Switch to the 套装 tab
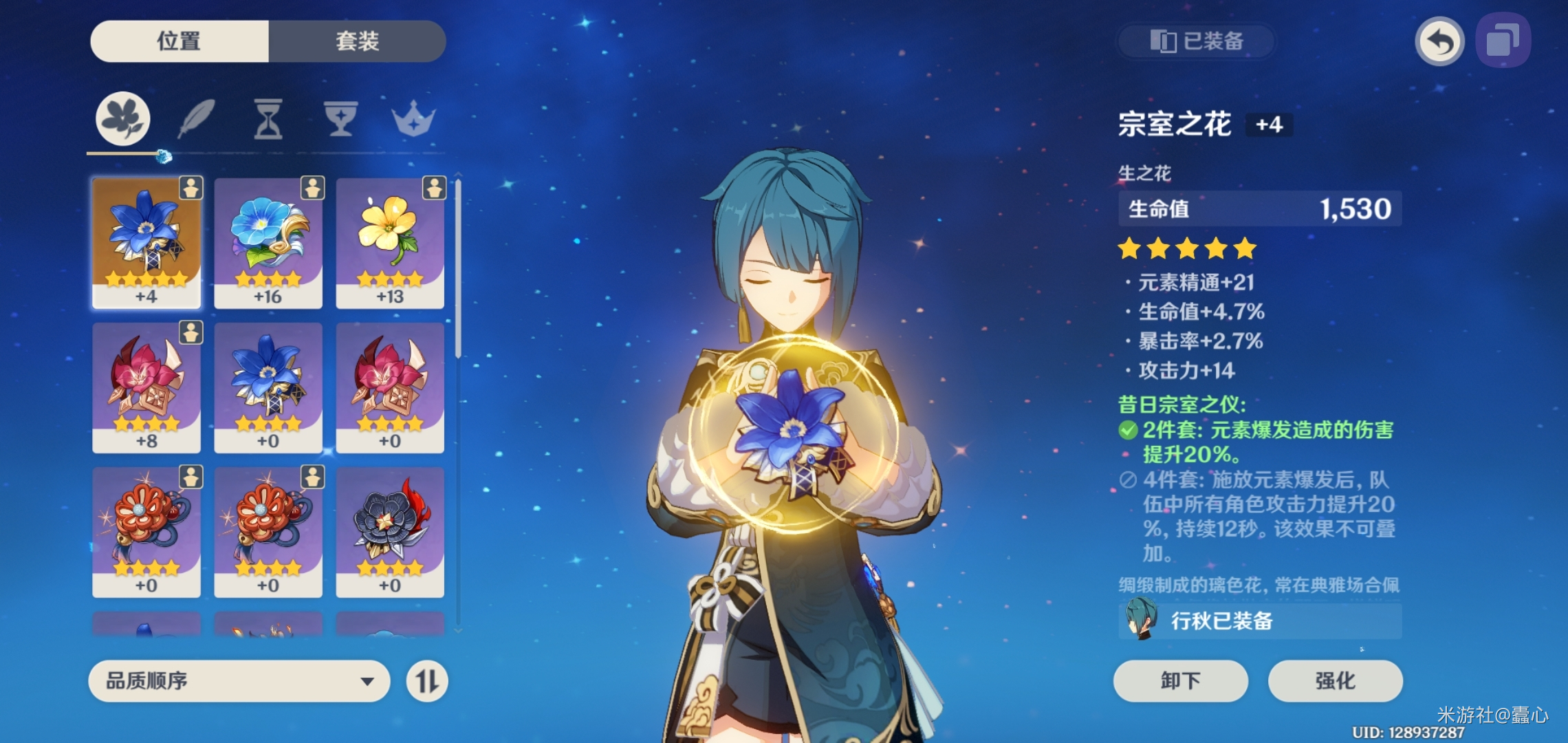 357,41
